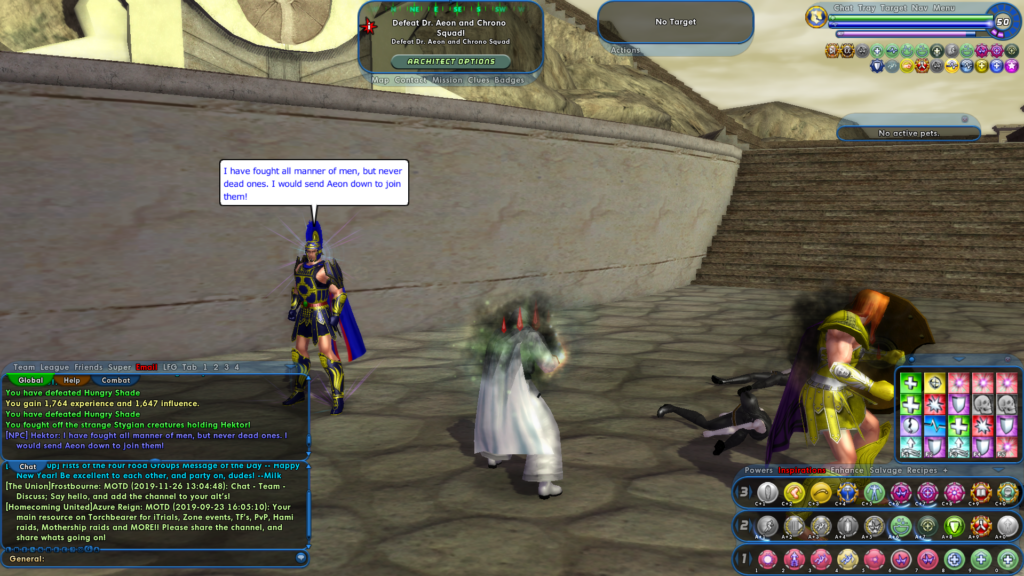Open the Menu from the top bar

[x=945, y=8]
